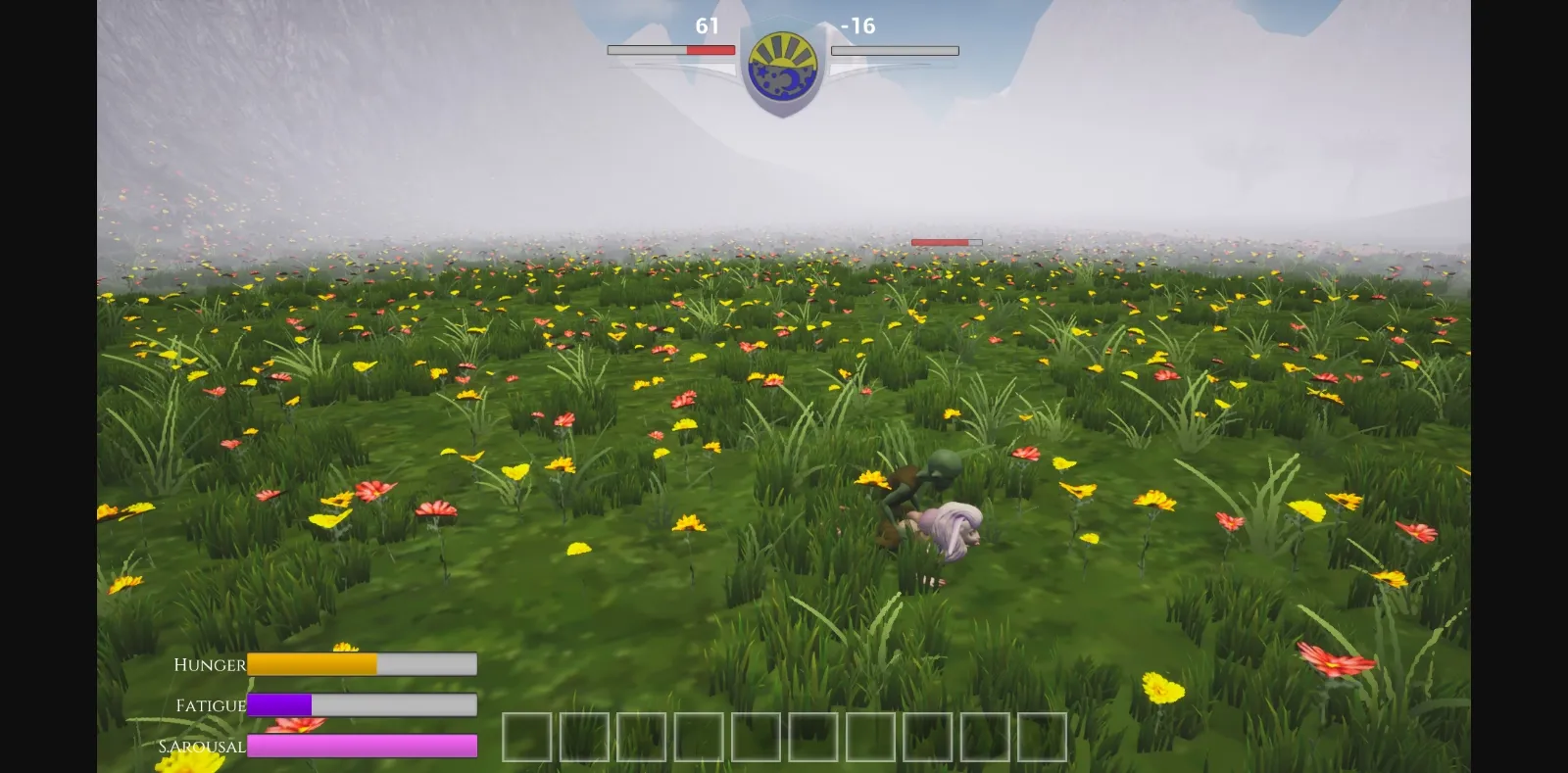Viewport: 1568px width, 773px height.
Task: Click the Hunger label
Action: pyautogui.click(x=209, y=665)
